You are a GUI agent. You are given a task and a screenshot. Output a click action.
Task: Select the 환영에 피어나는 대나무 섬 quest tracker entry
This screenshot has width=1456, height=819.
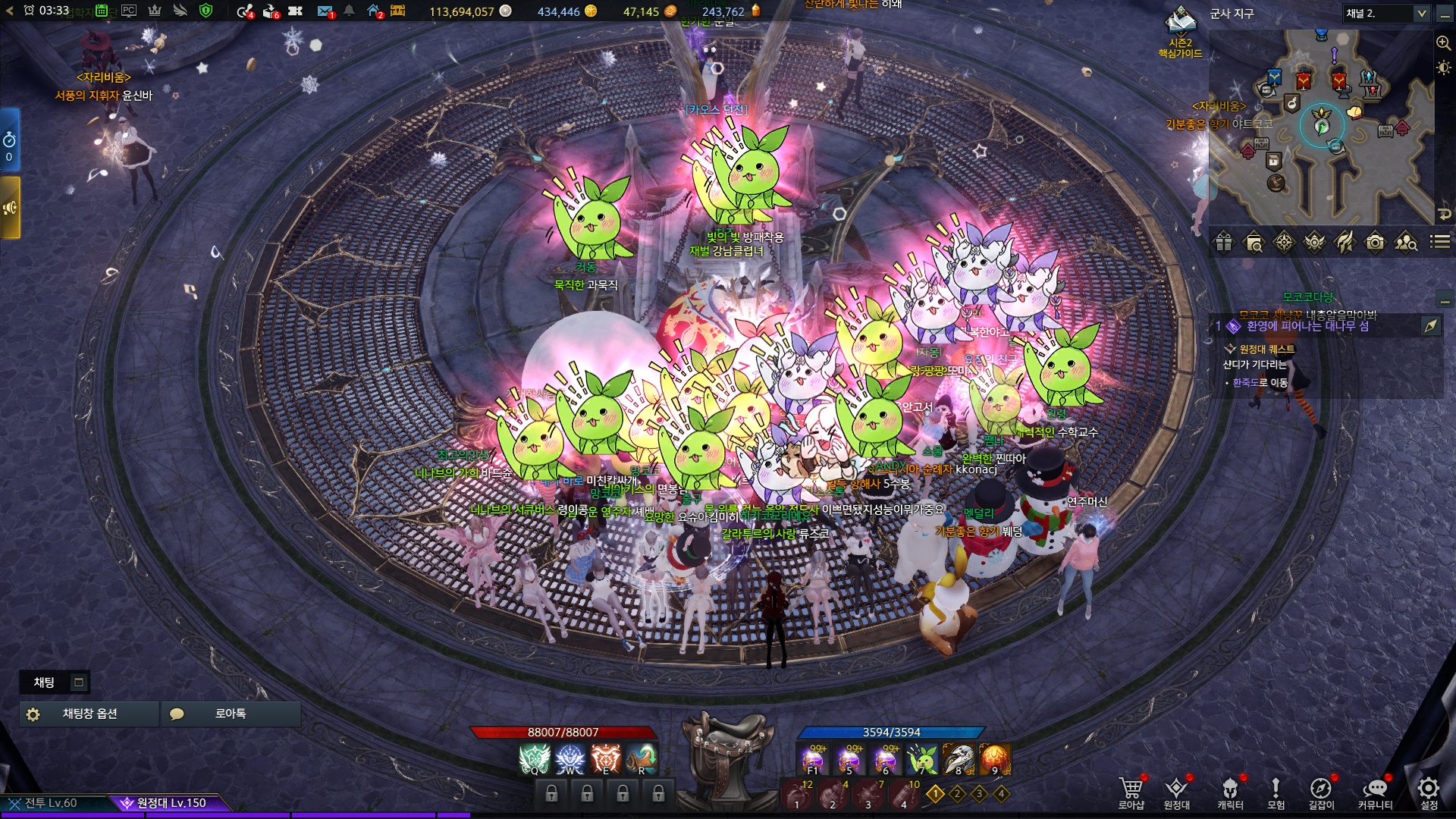click(1307, 326)
